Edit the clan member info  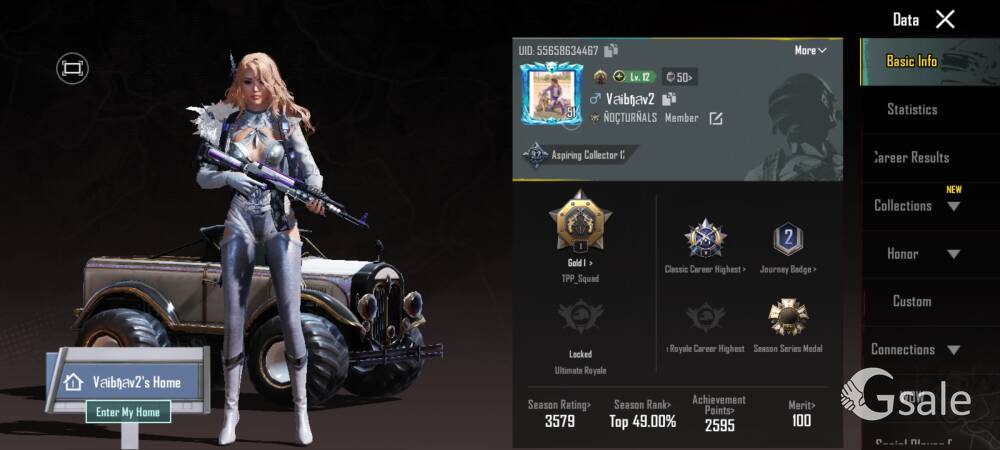(716, 118)
